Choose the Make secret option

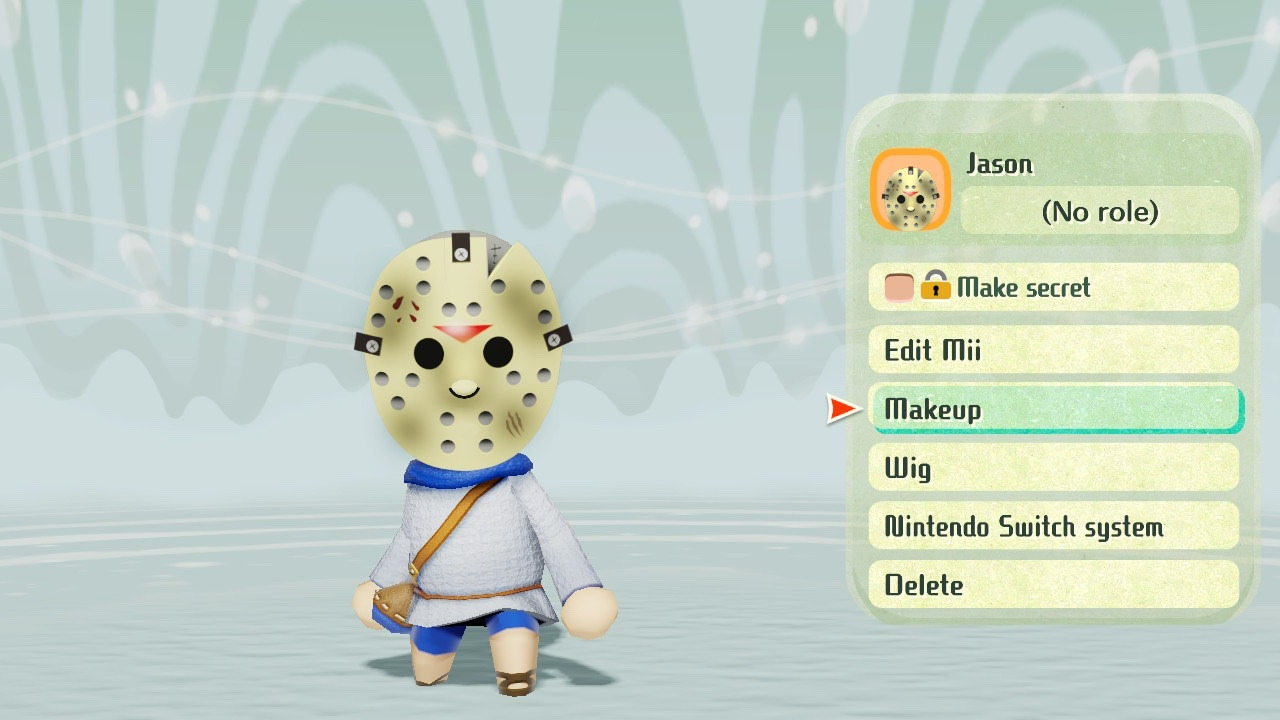(1053, 288)
